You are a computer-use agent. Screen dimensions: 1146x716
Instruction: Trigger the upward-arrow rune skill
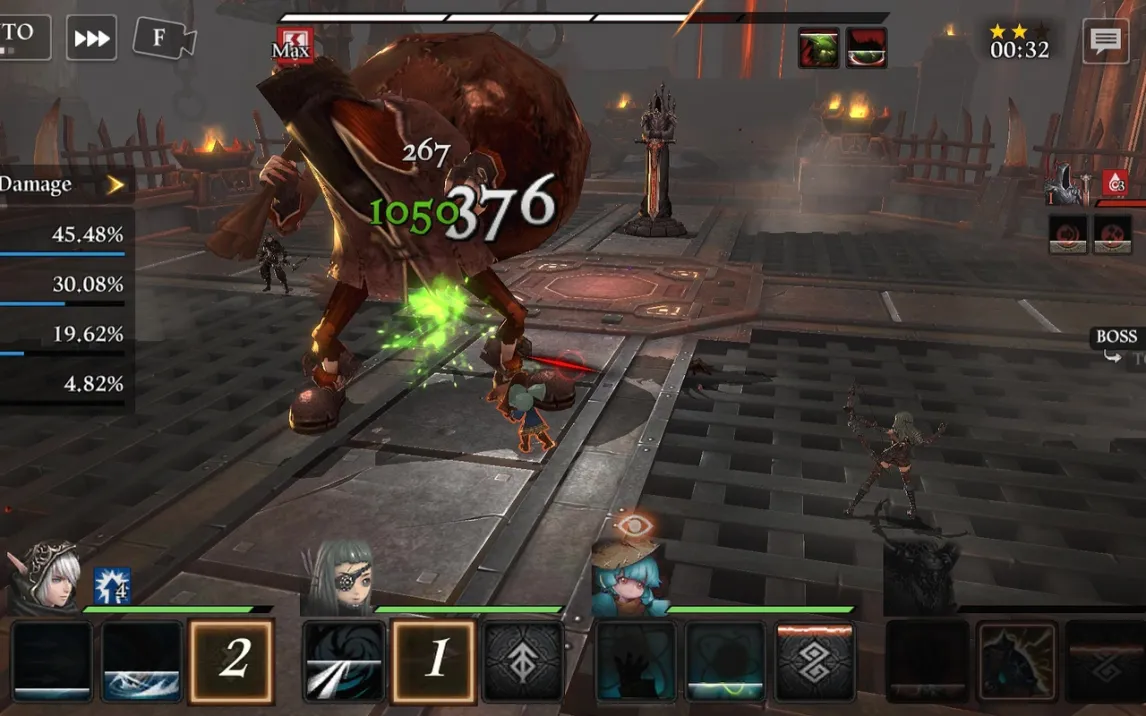coord(523,660)
